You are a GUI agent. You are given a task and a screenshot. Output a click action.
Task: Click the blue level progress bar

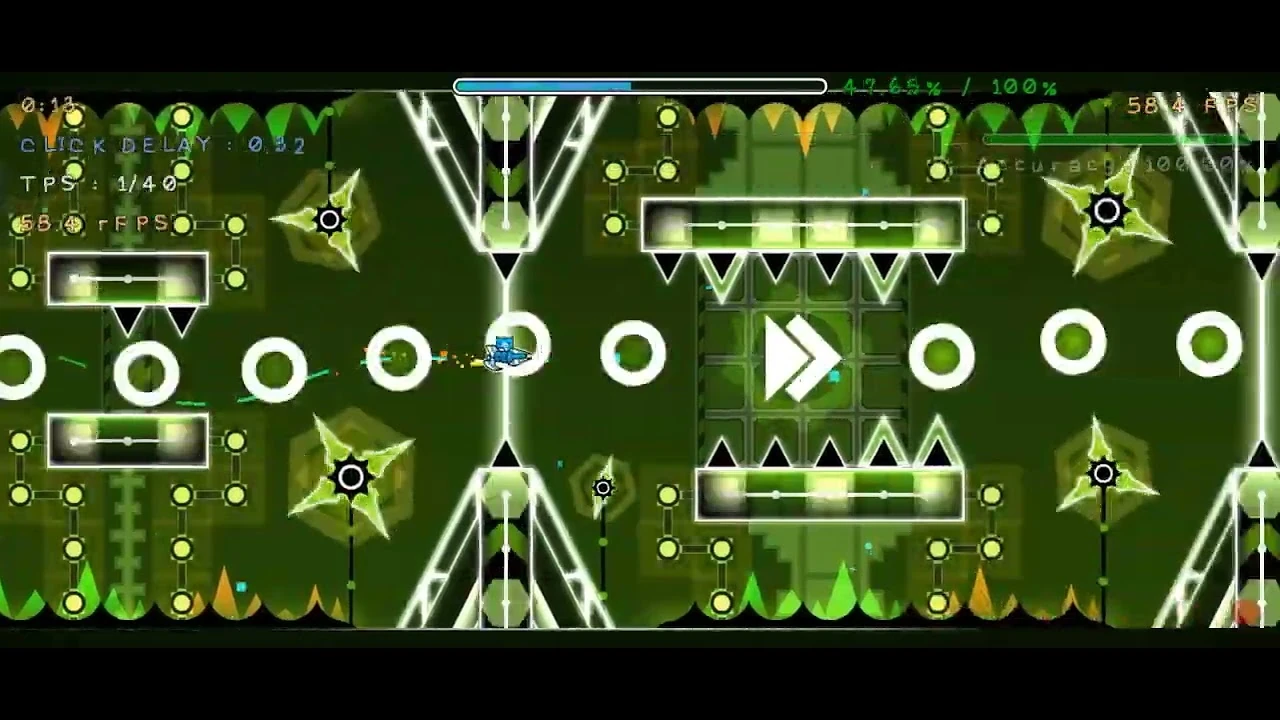coord(545,87)
